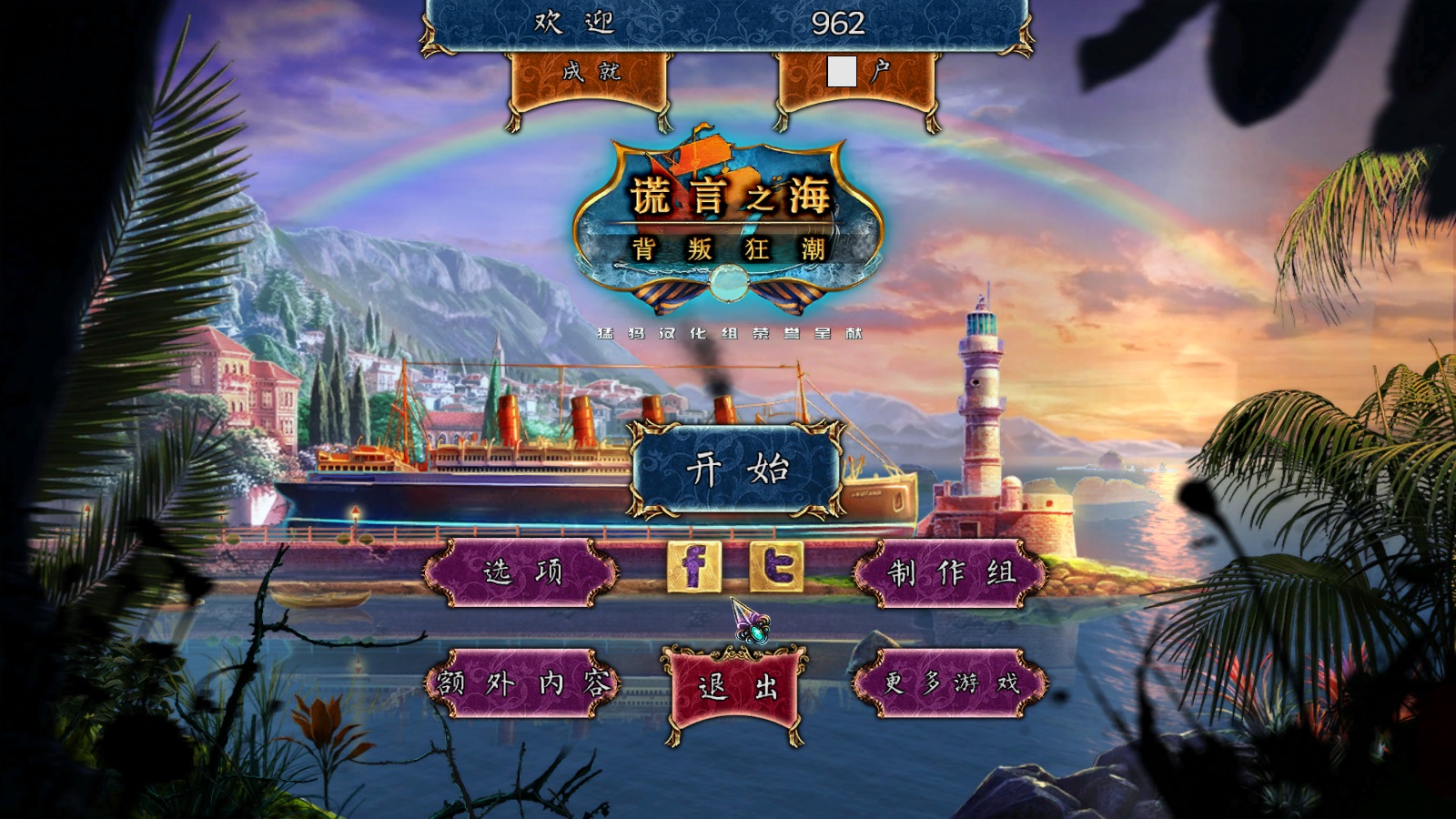Viewport: 1456px width, 819px height.
Task: Open the player profile tab ending in 户
Action: [856, 73]
